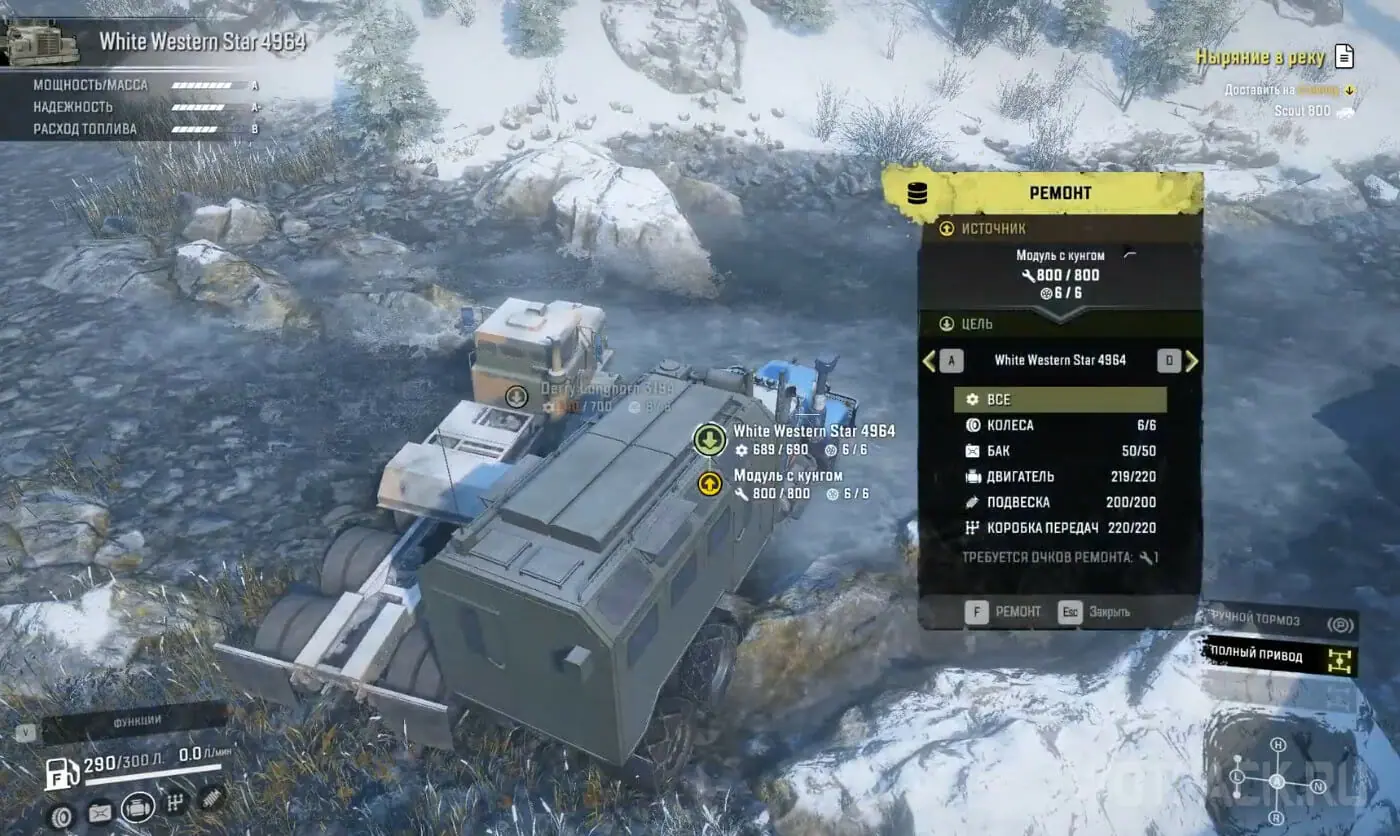
Task: Select the ВСЕ repair row
Action: (1060, 400)
